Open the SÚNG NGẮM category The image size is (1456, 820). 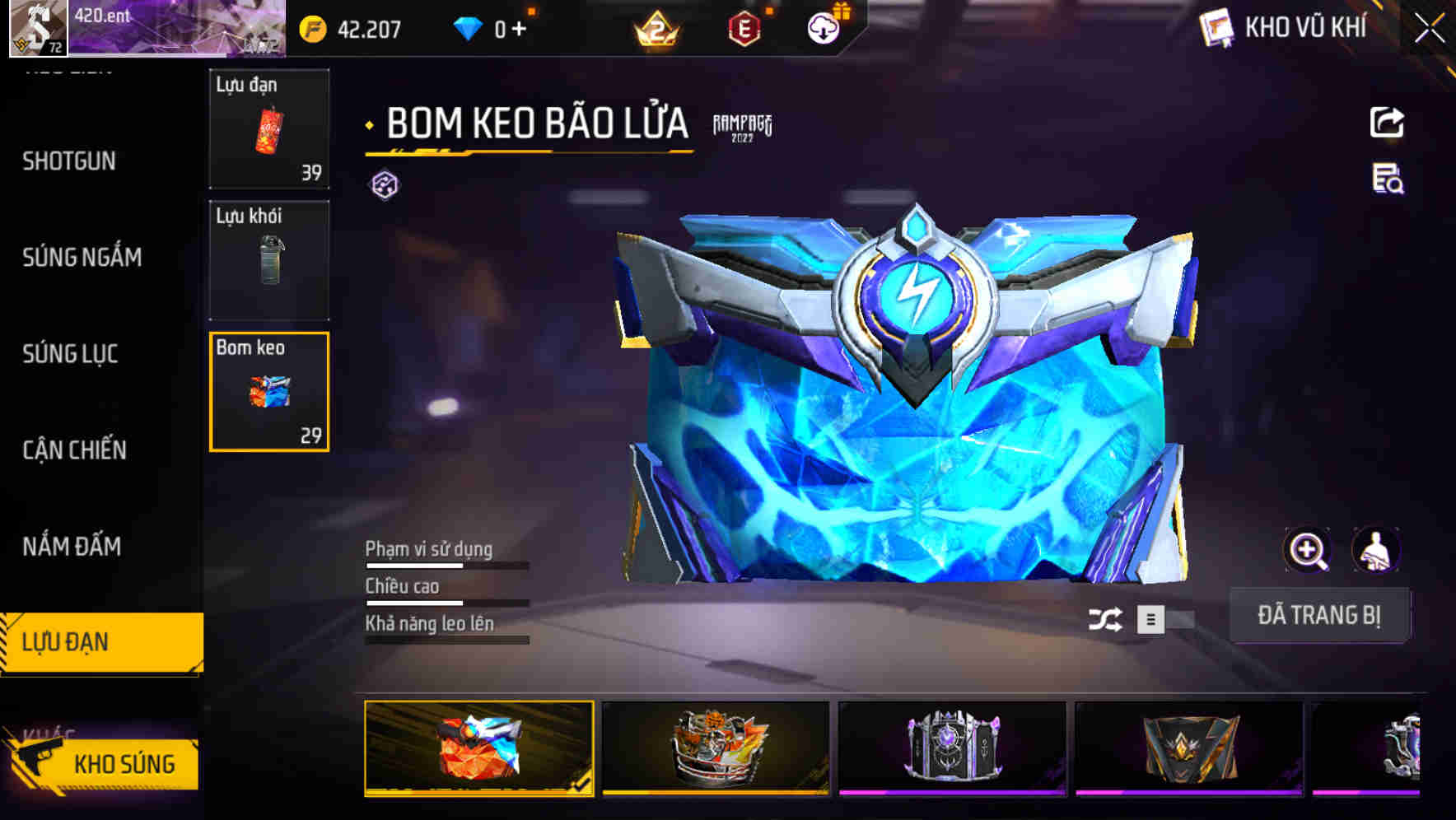click(82, 257)
